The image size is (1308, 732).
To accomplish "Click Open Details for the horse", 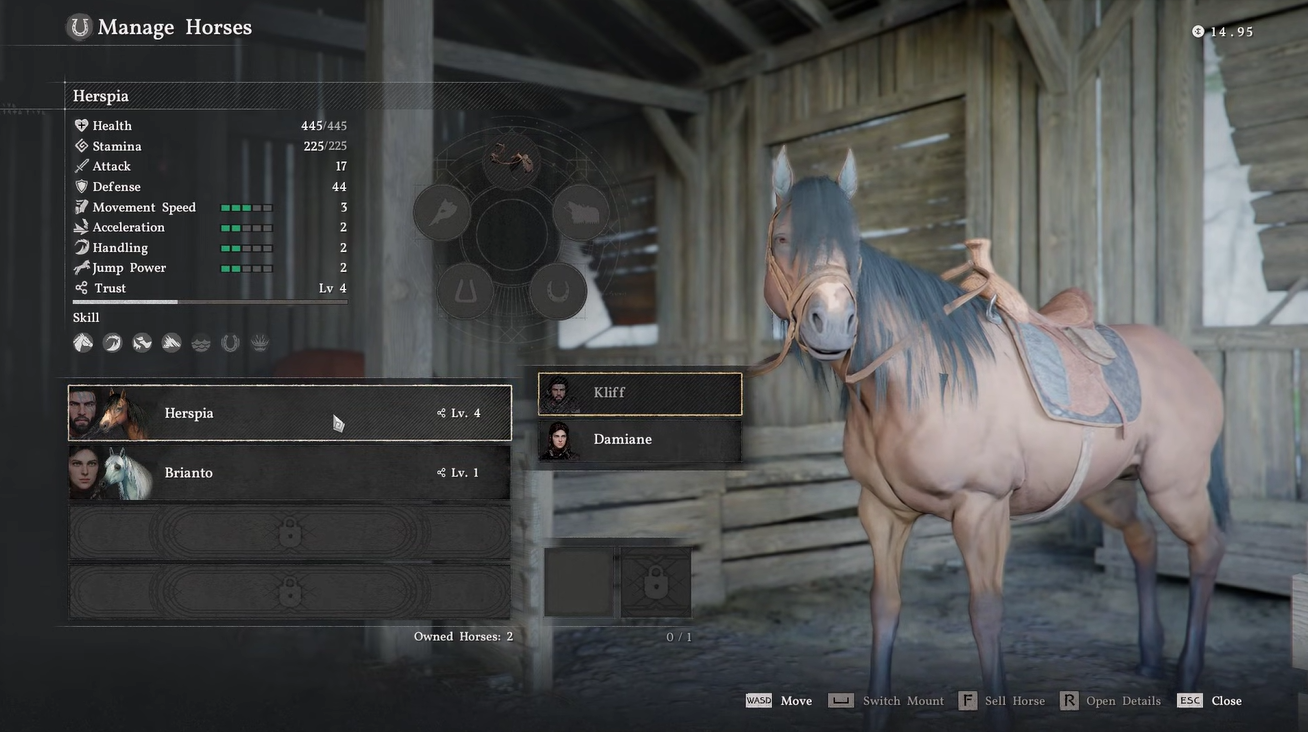I will [x=1112, y=701].
